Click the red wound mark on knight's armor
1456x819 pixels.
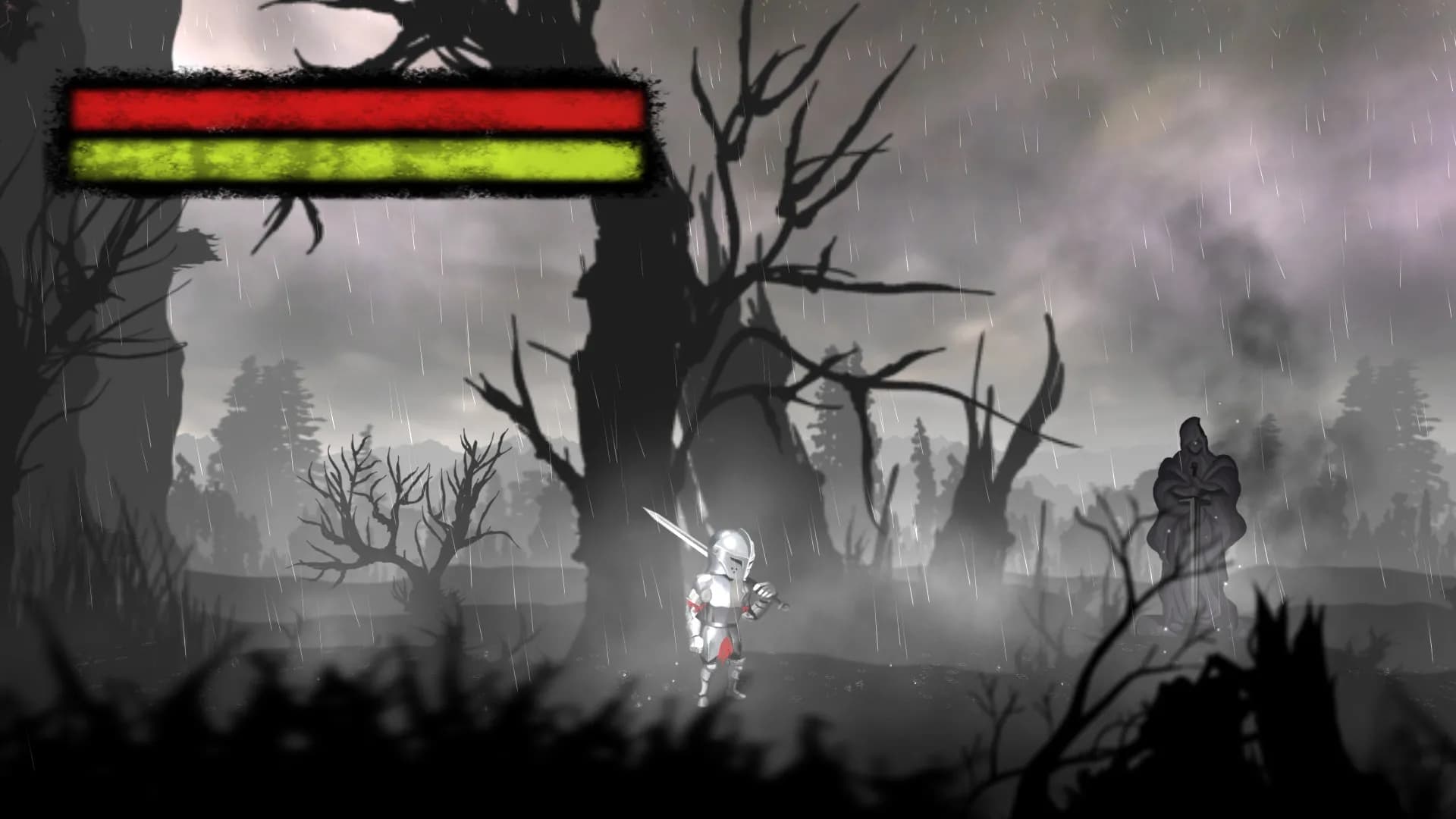725,650
